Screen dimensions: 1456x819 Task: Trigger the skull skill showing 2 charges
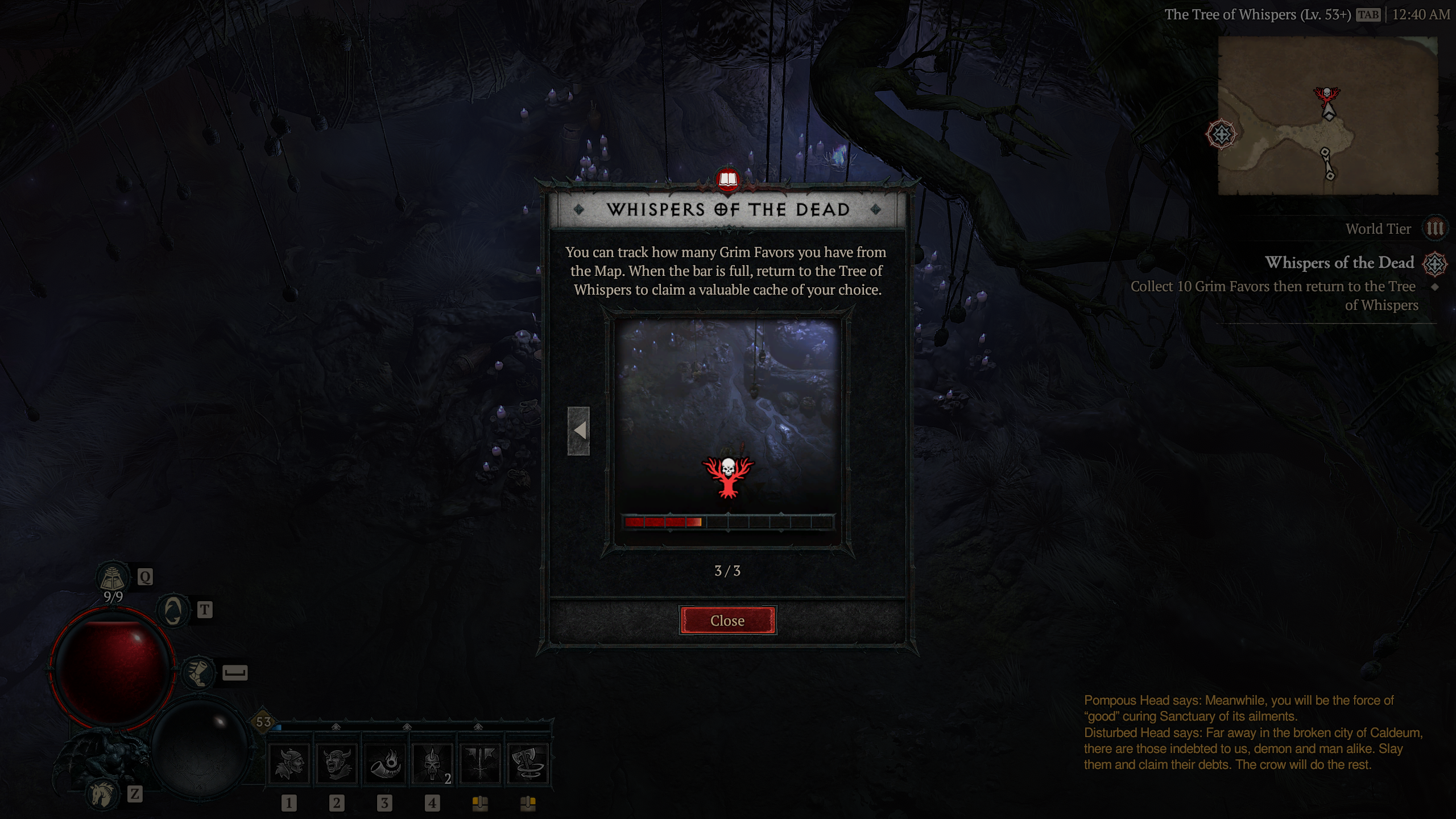pos(432,762)
